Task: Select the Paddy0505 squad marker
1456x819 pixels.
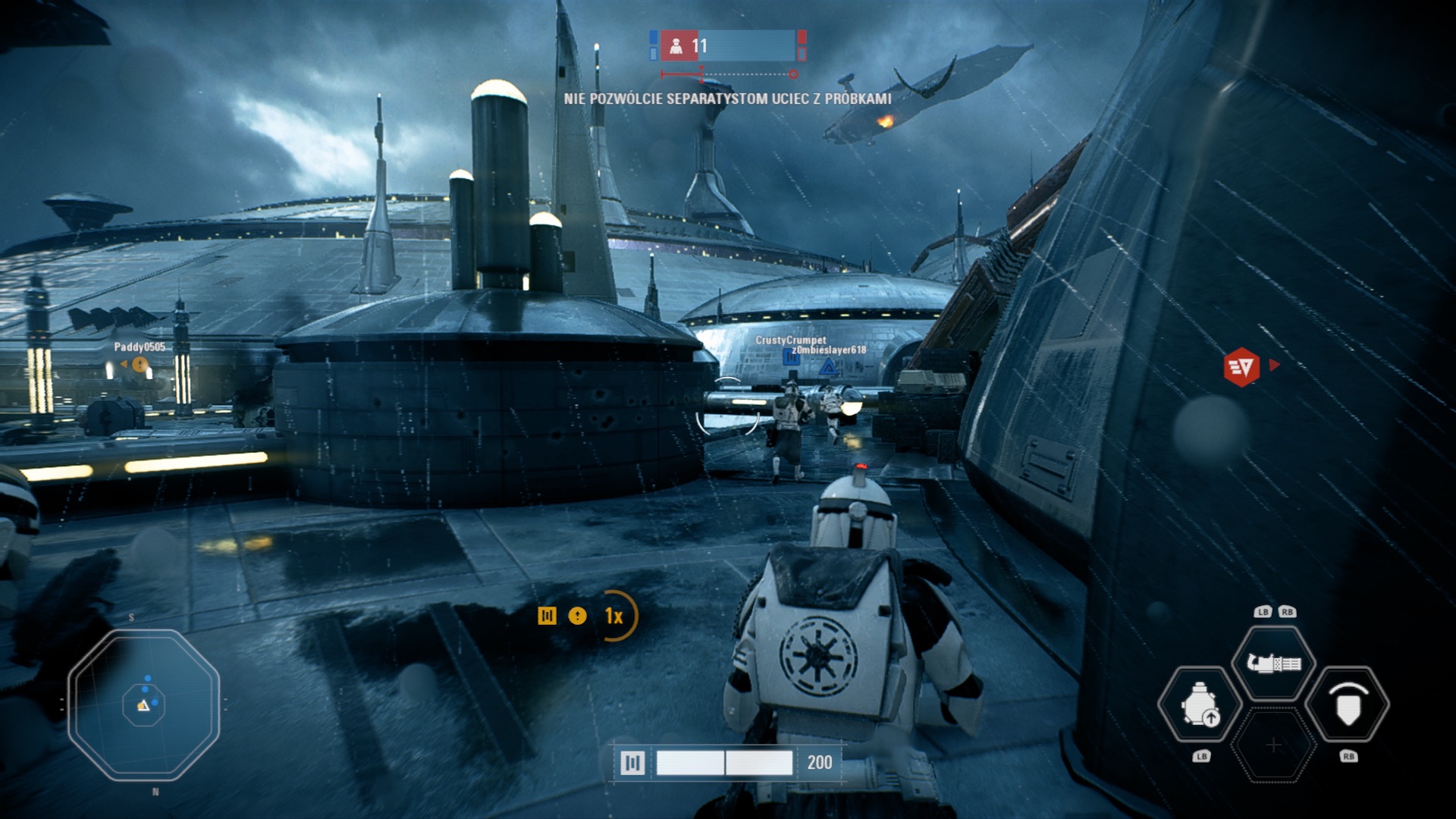Action: pyautogui.click(x=140, y=365)
